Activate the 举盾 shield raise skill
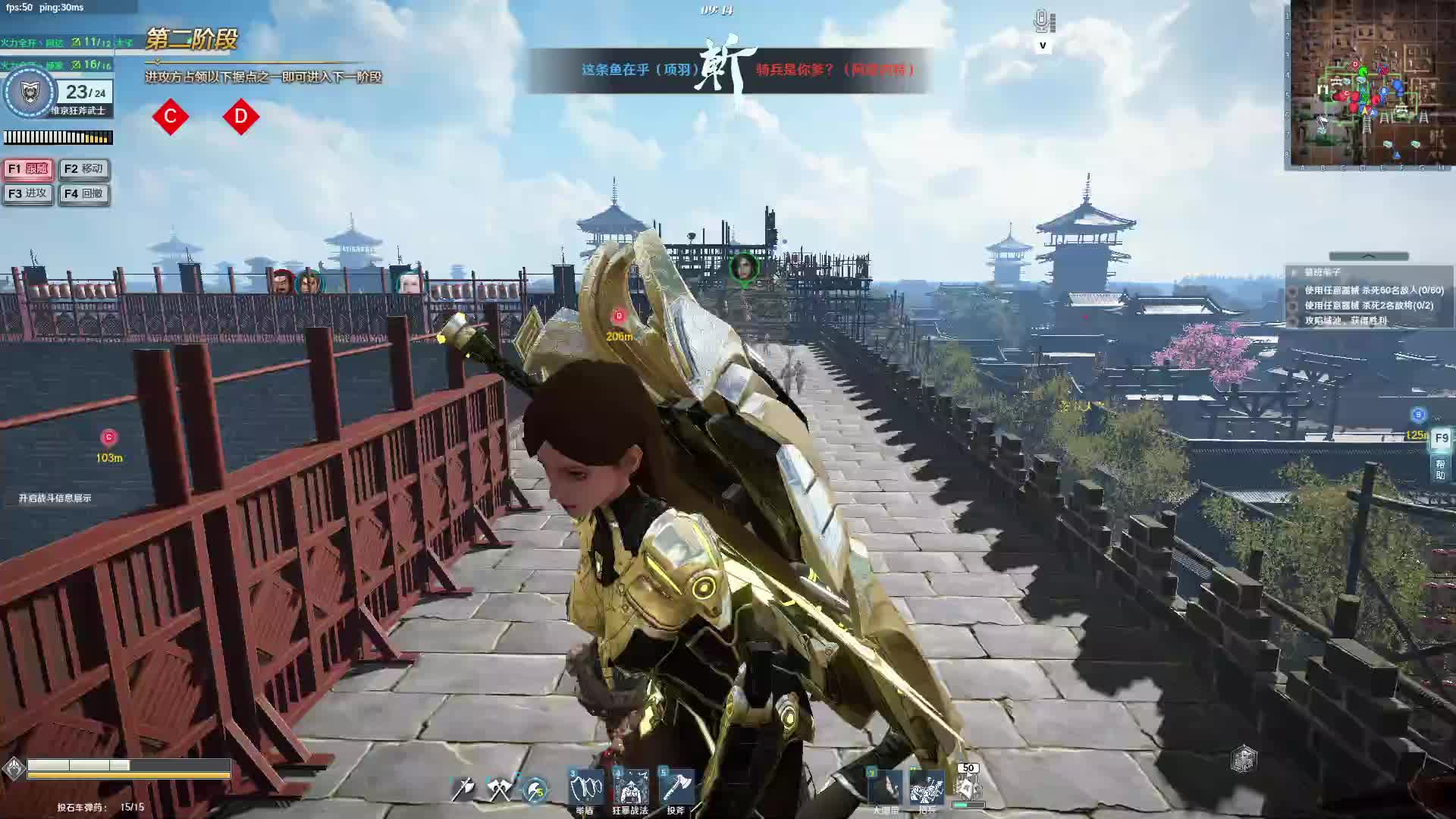 (x=586, y=789)
